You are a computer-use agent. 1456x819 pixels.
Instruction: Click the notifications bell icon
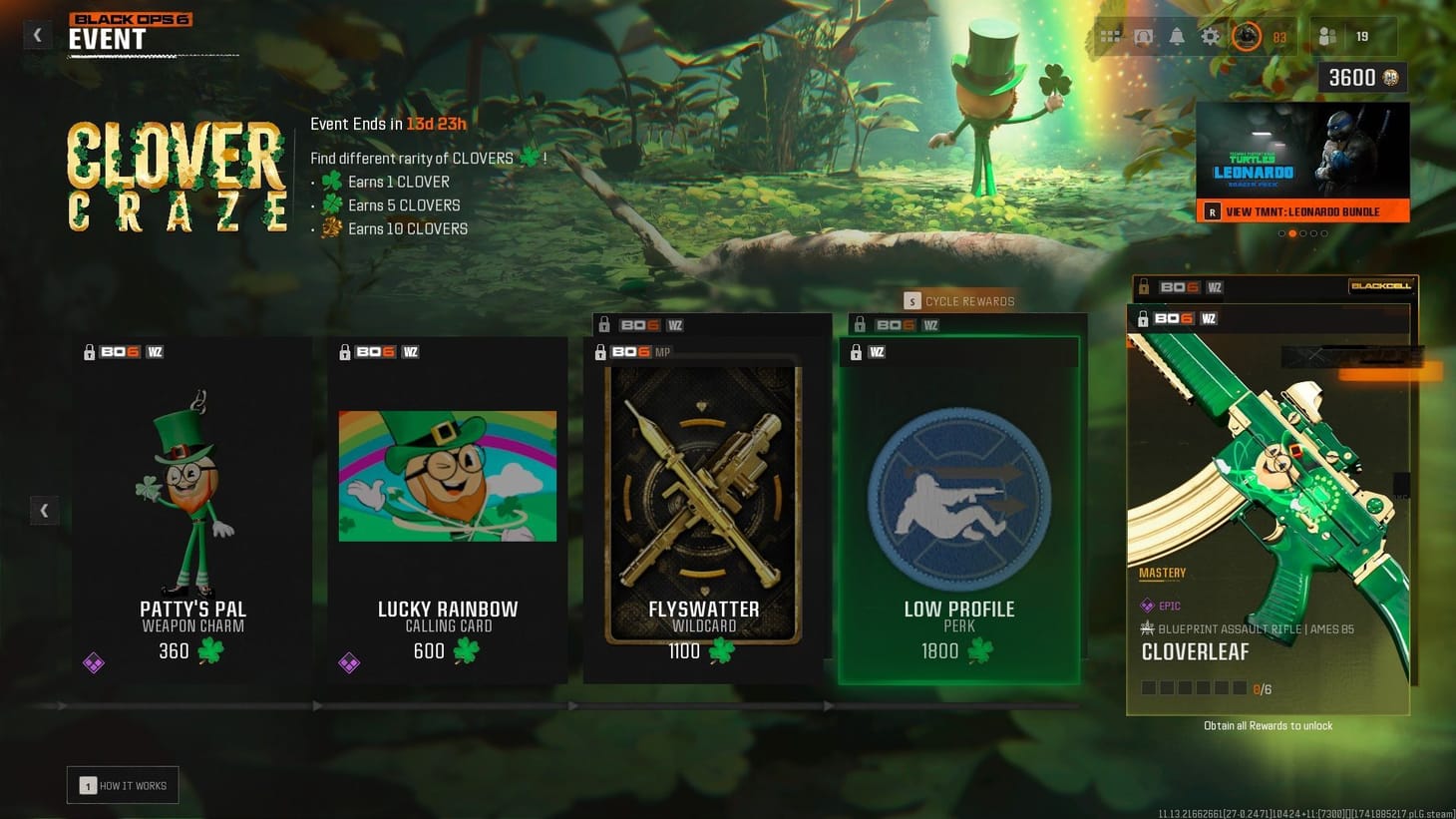[x=1177, y=35]
